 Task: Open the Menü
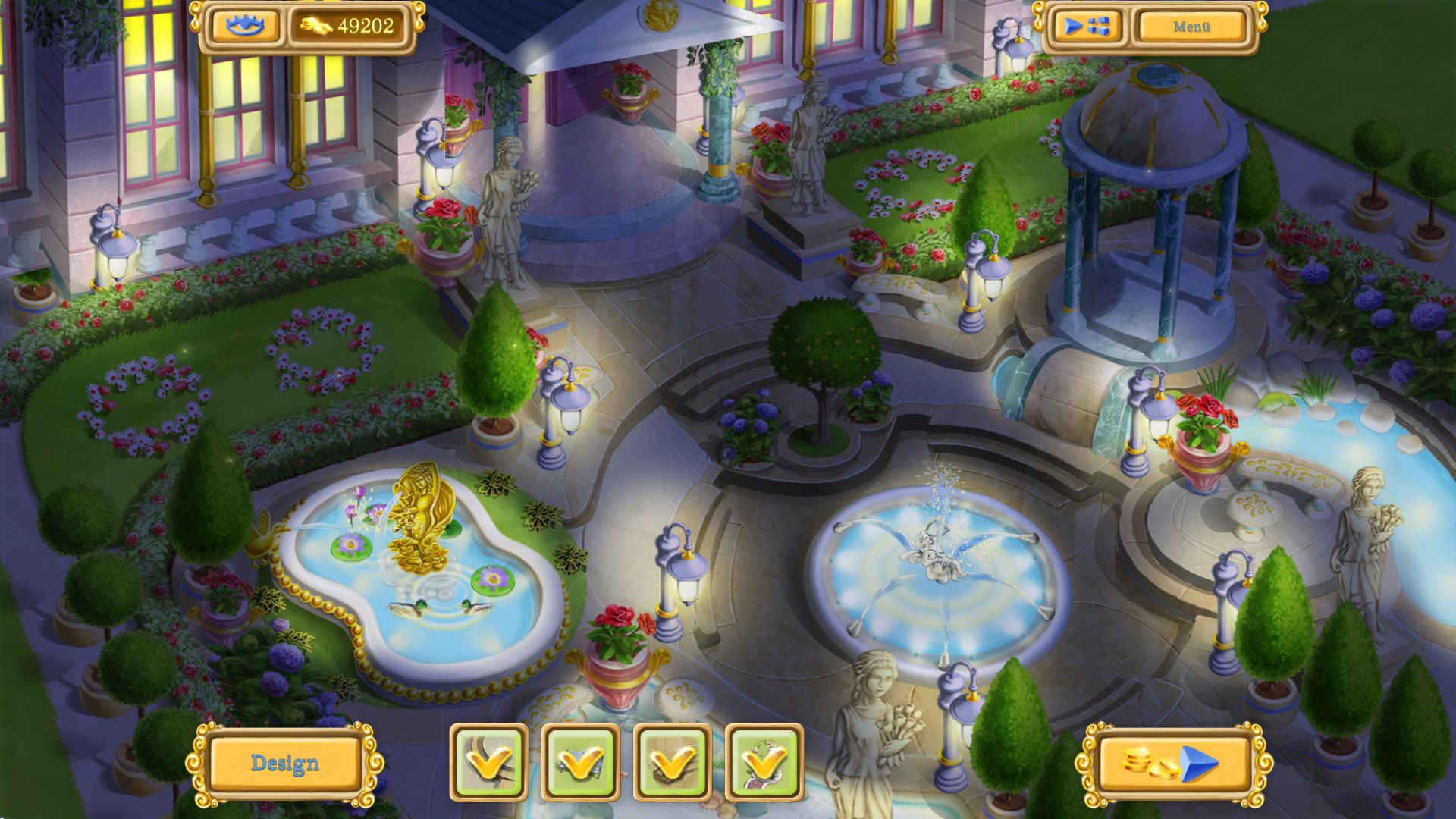1192,25
